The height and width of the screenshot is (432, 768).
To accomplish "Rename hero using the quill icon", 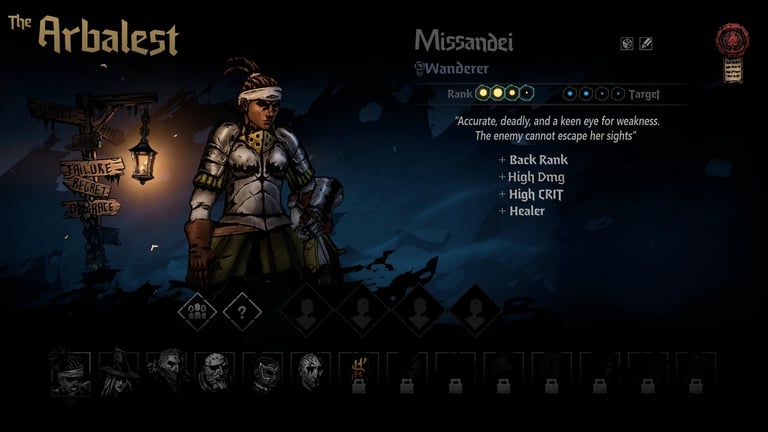I will tap(646, 43).
